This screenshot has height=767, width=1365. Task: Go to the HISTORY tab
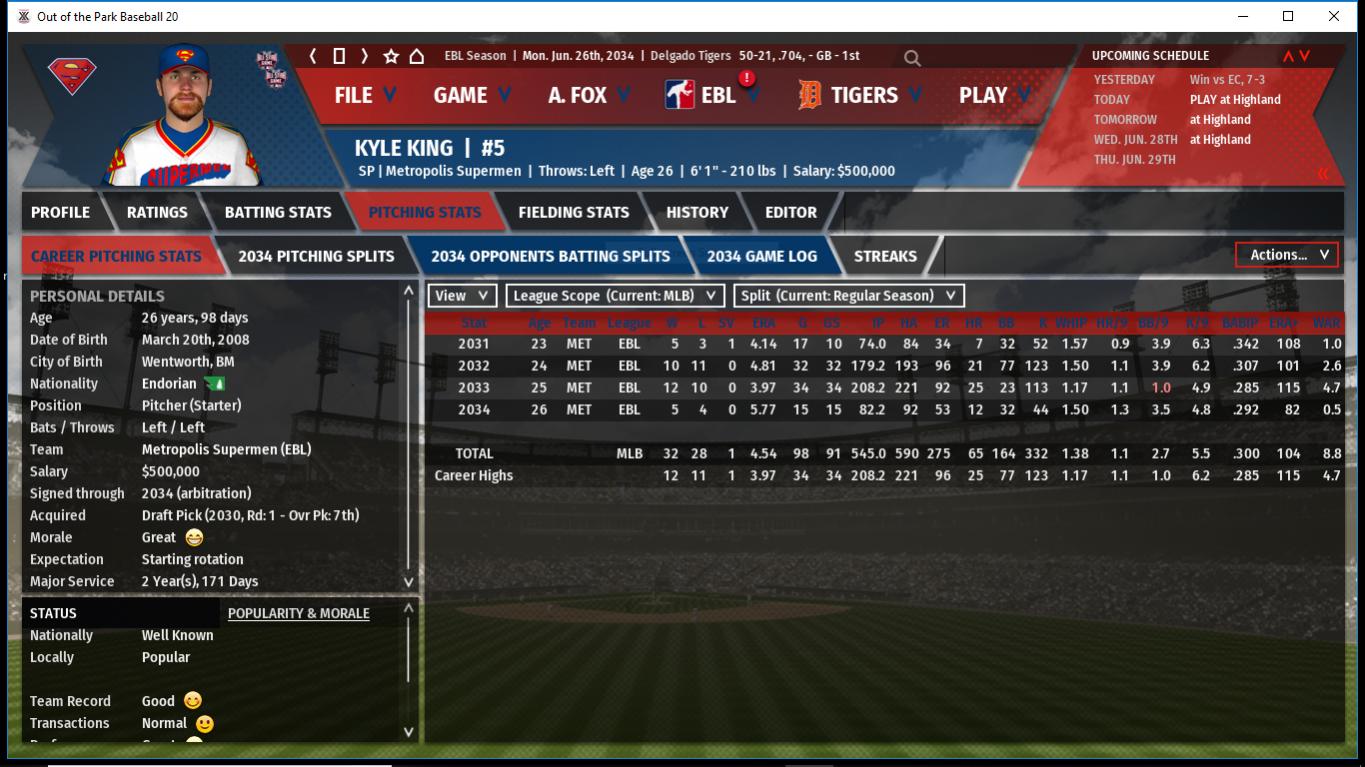coord(697,212)
